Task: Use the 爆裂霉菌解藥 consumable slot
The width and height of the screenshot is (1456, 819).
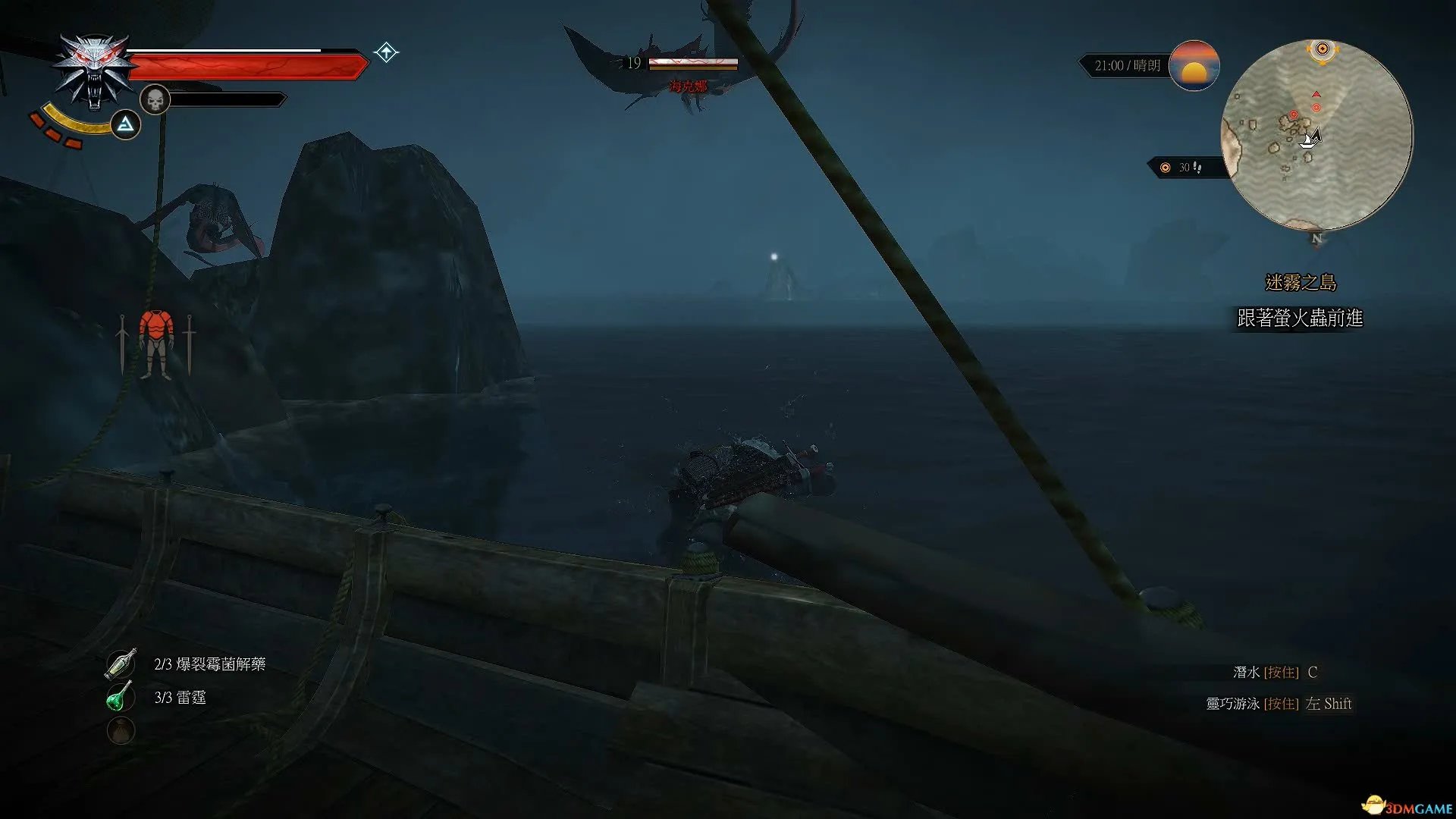Action: point(121,664)
